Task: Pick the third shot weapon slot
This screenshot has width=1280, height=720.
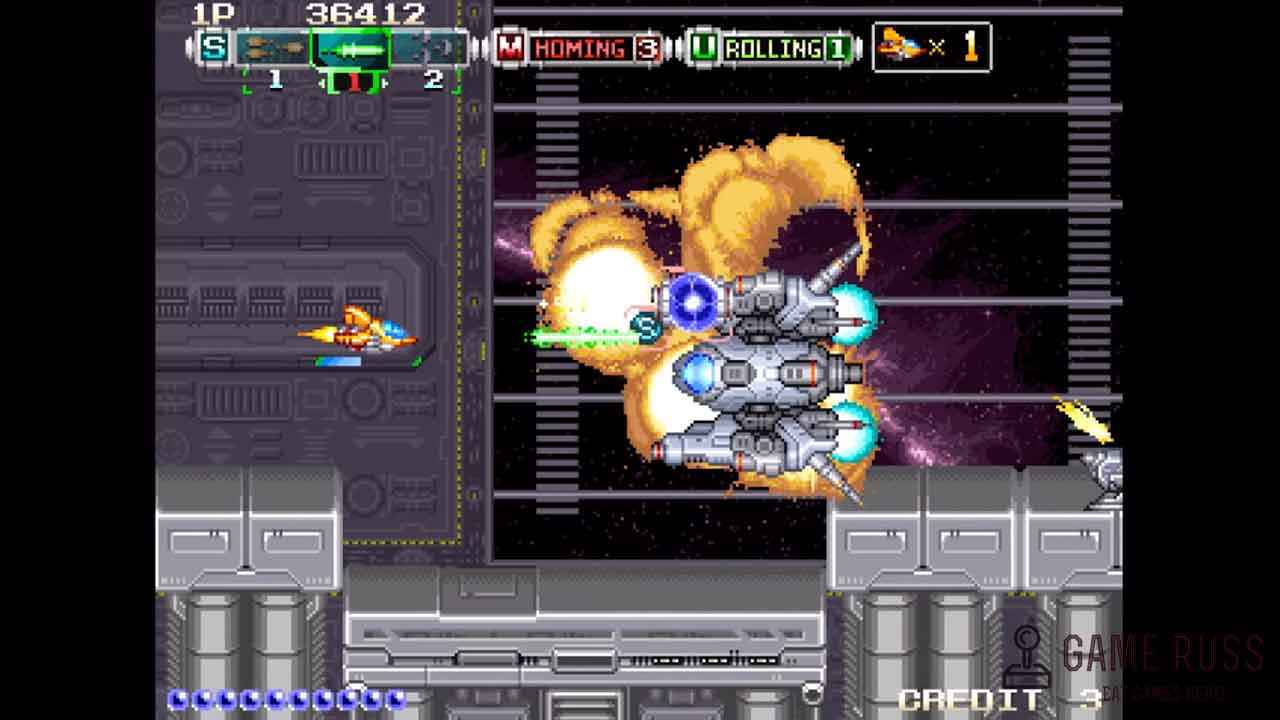Action: pyautogui.click(x=430, y=48)
